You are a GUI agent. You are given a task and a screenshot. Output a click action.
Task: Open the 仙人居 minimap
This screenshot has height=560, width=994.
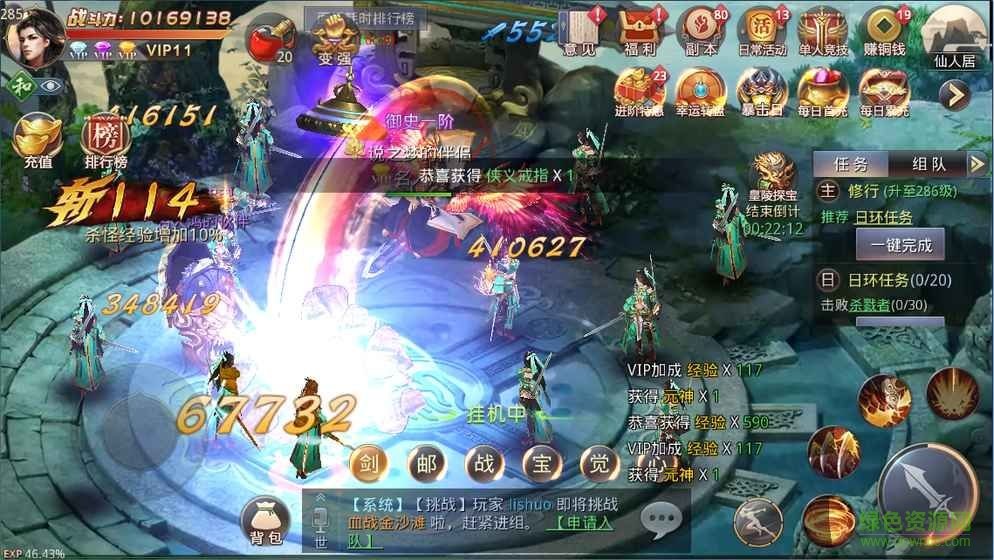point(952,37)
